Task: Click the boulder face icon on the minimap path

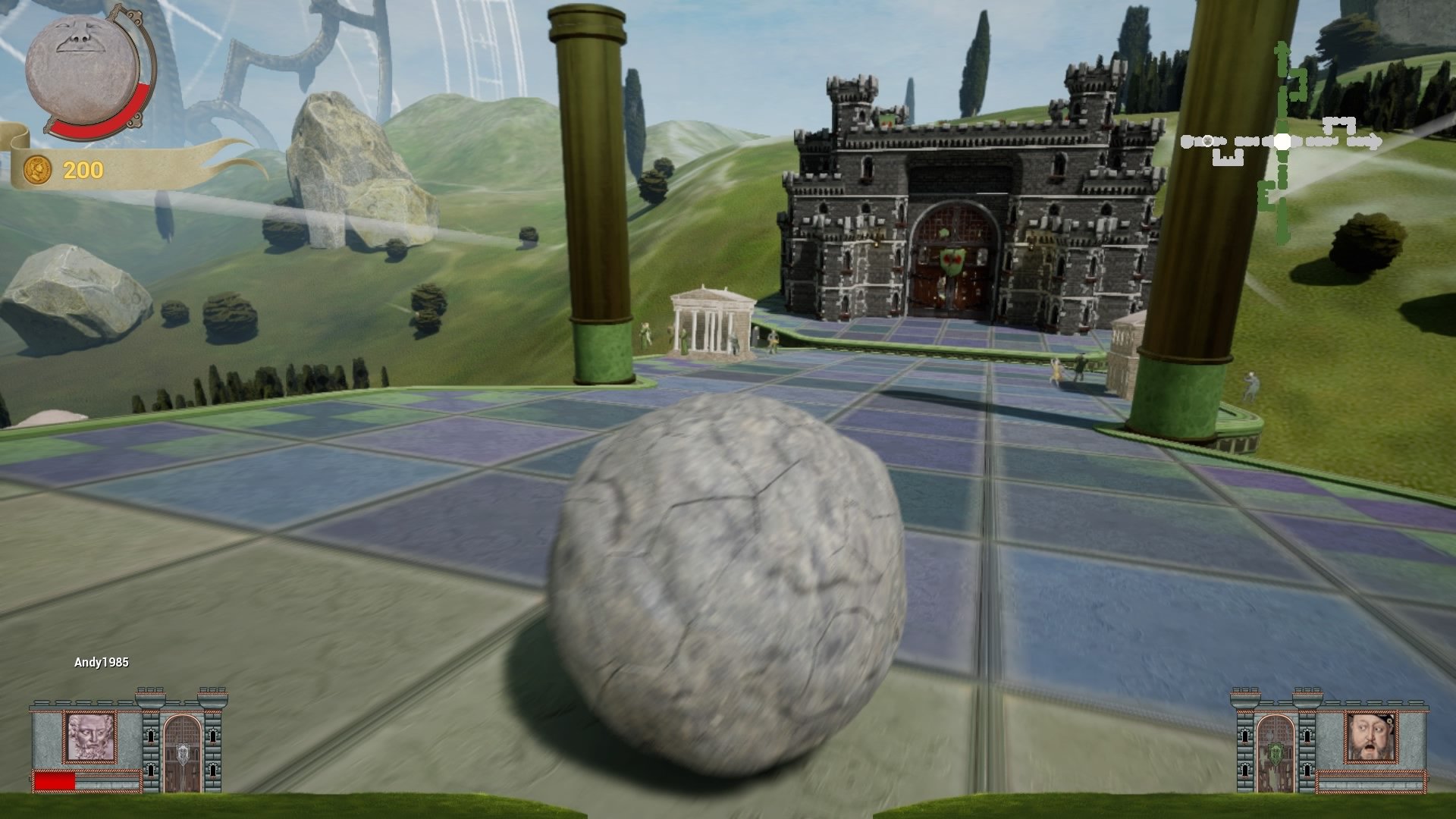Action: pyautogui.click(x=1207, y=142)
